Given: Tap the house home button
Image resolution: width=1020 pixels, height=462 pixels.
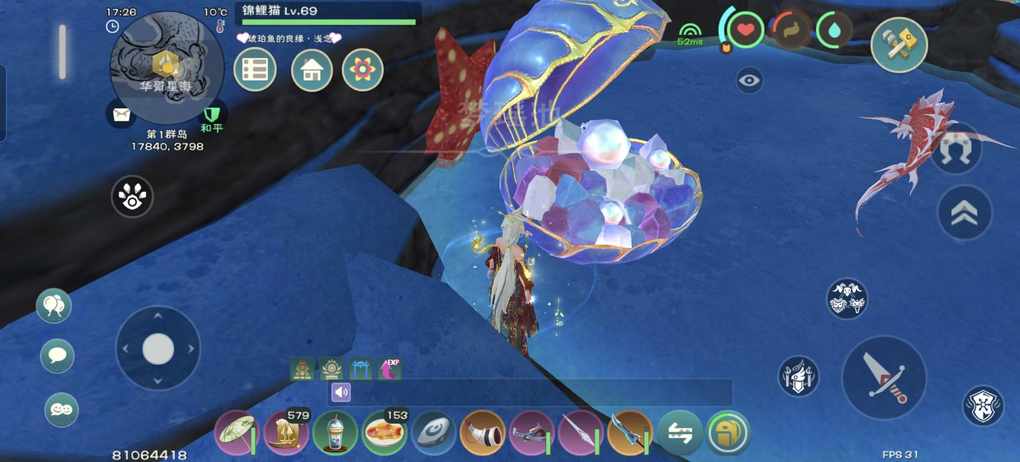Looking at the screenshot, I should pyautogui.click(x=312, y=70).
